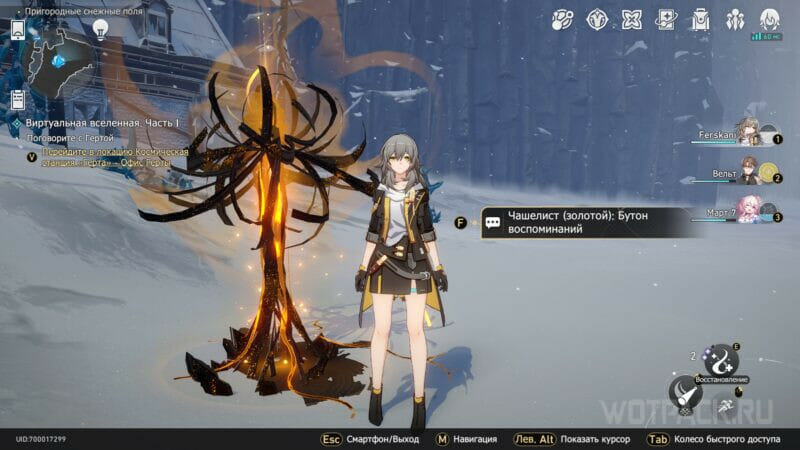Open the compass-shaped guide icon
This screenshot has width=800, height=450.
[598, 19]
